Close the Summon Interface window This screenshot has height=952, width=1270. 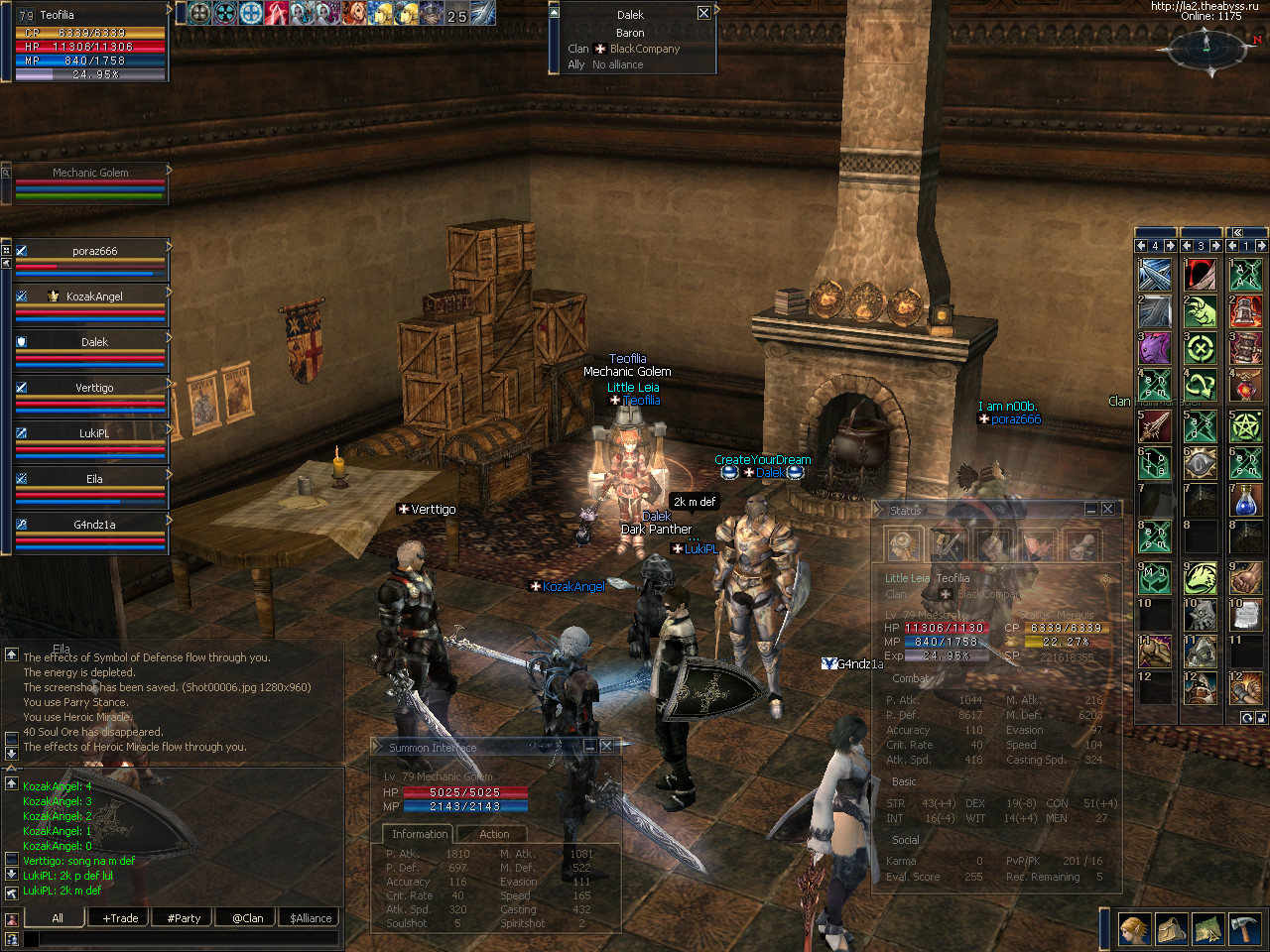(606, 746)
